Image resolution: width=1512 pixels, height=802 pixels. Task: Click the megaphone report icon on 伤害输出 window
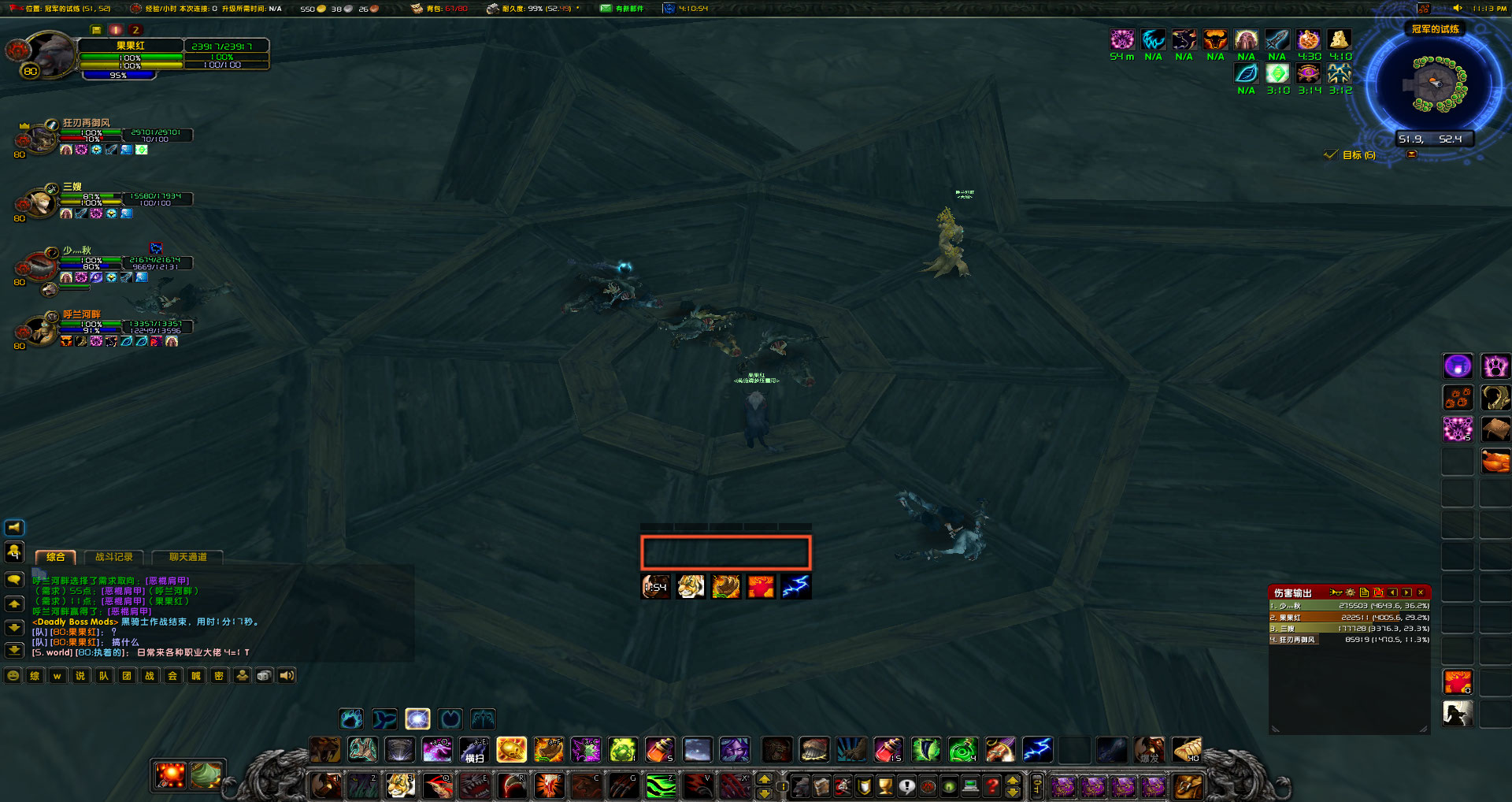tap(1336, 592)
